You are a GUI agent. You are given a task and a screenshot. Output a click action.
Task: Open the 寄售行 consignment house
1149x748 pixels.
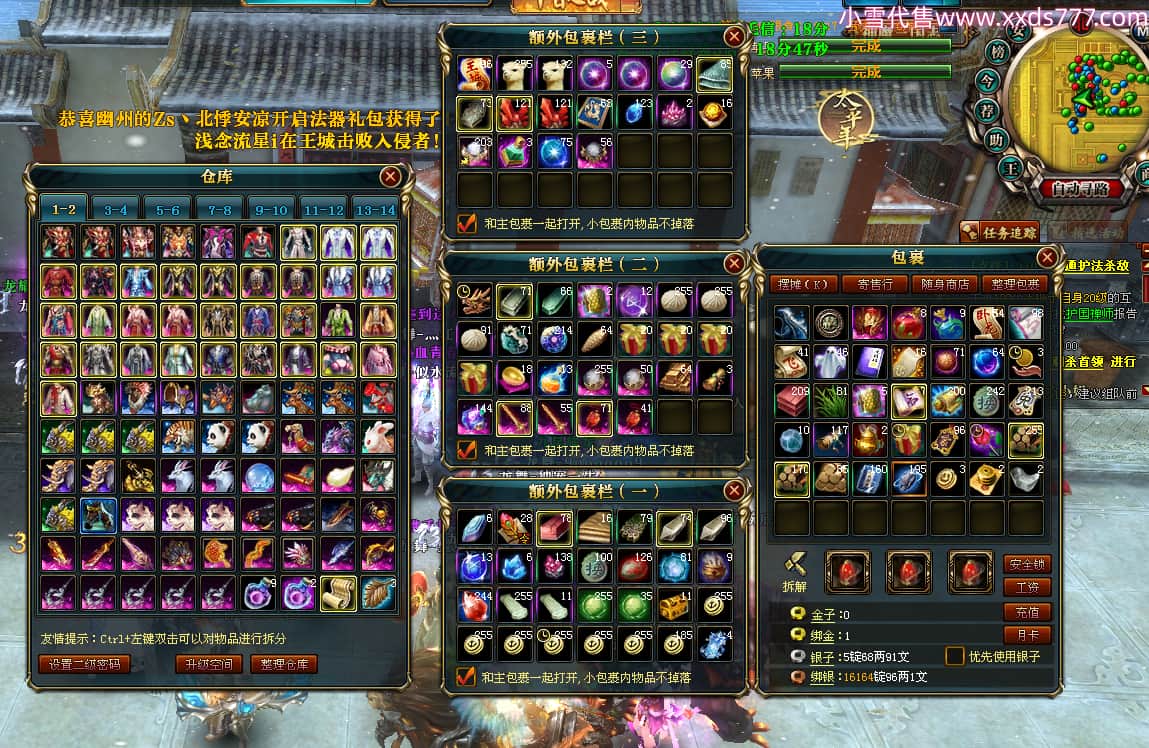click(875, 284)
